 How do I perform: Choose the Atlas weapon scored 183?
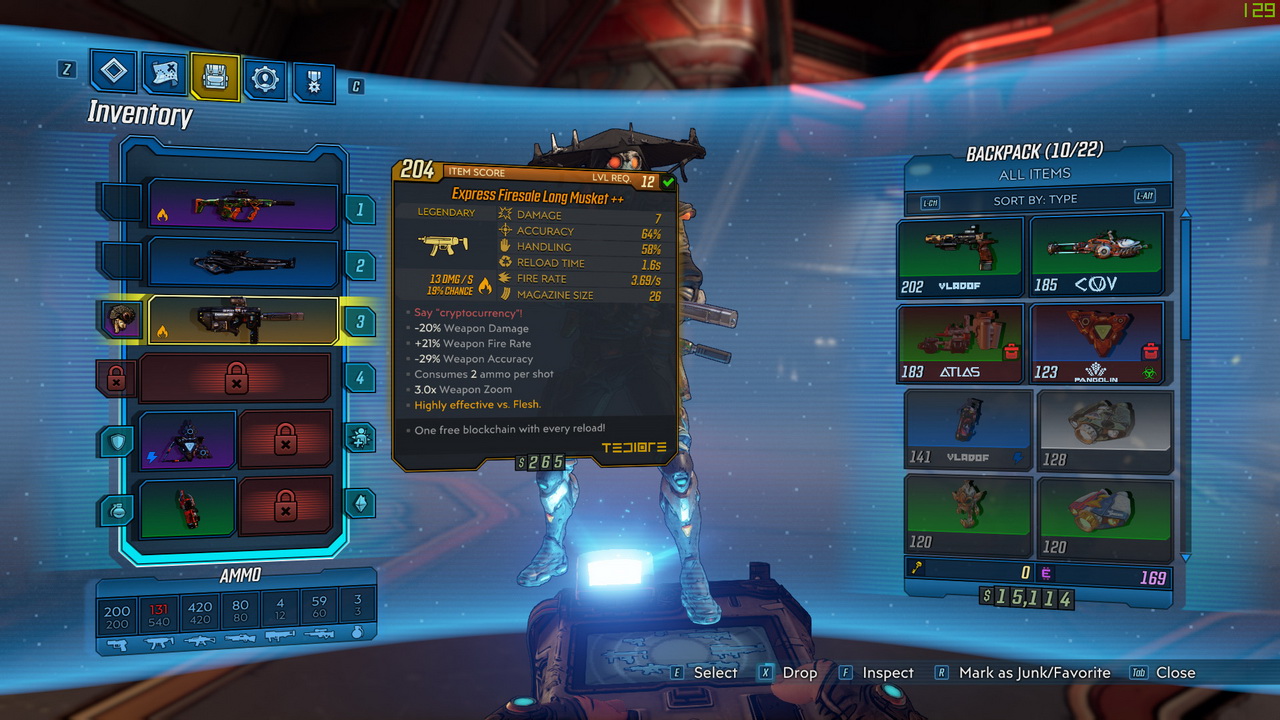[960, 343]
